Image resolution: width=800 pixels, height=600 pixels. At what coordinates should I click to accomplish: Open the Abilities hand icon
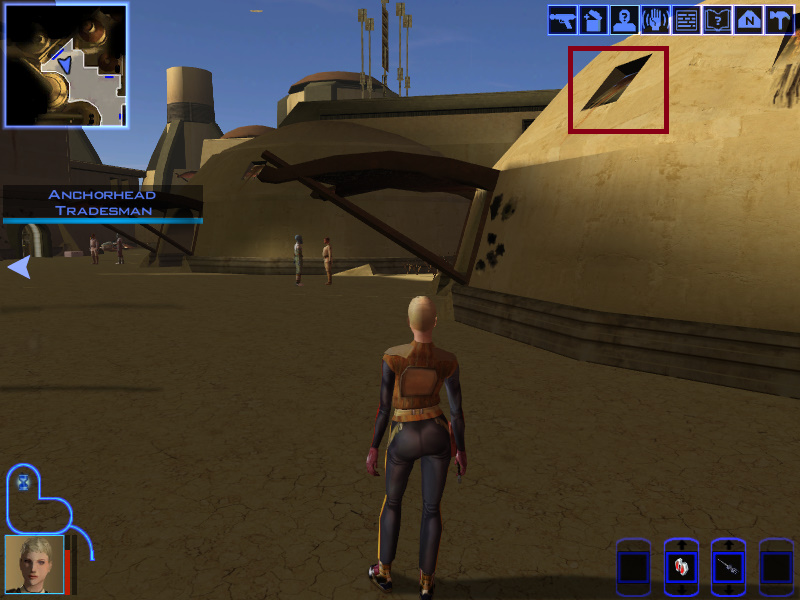655,20
